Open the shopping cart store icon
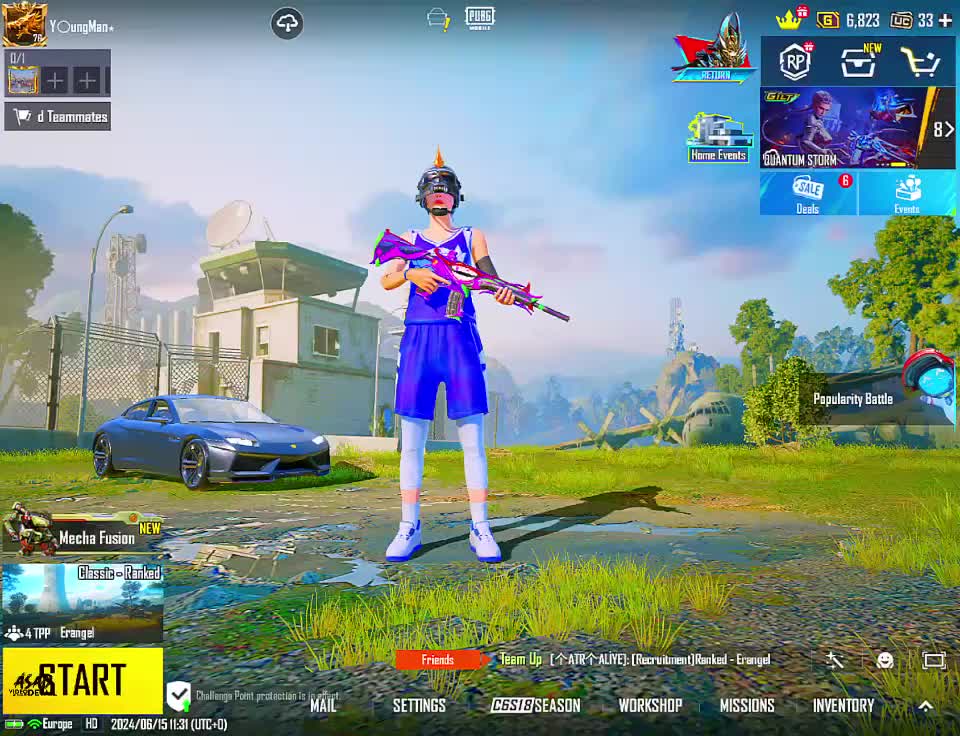960x736 pixels. (x=920, y=62)
